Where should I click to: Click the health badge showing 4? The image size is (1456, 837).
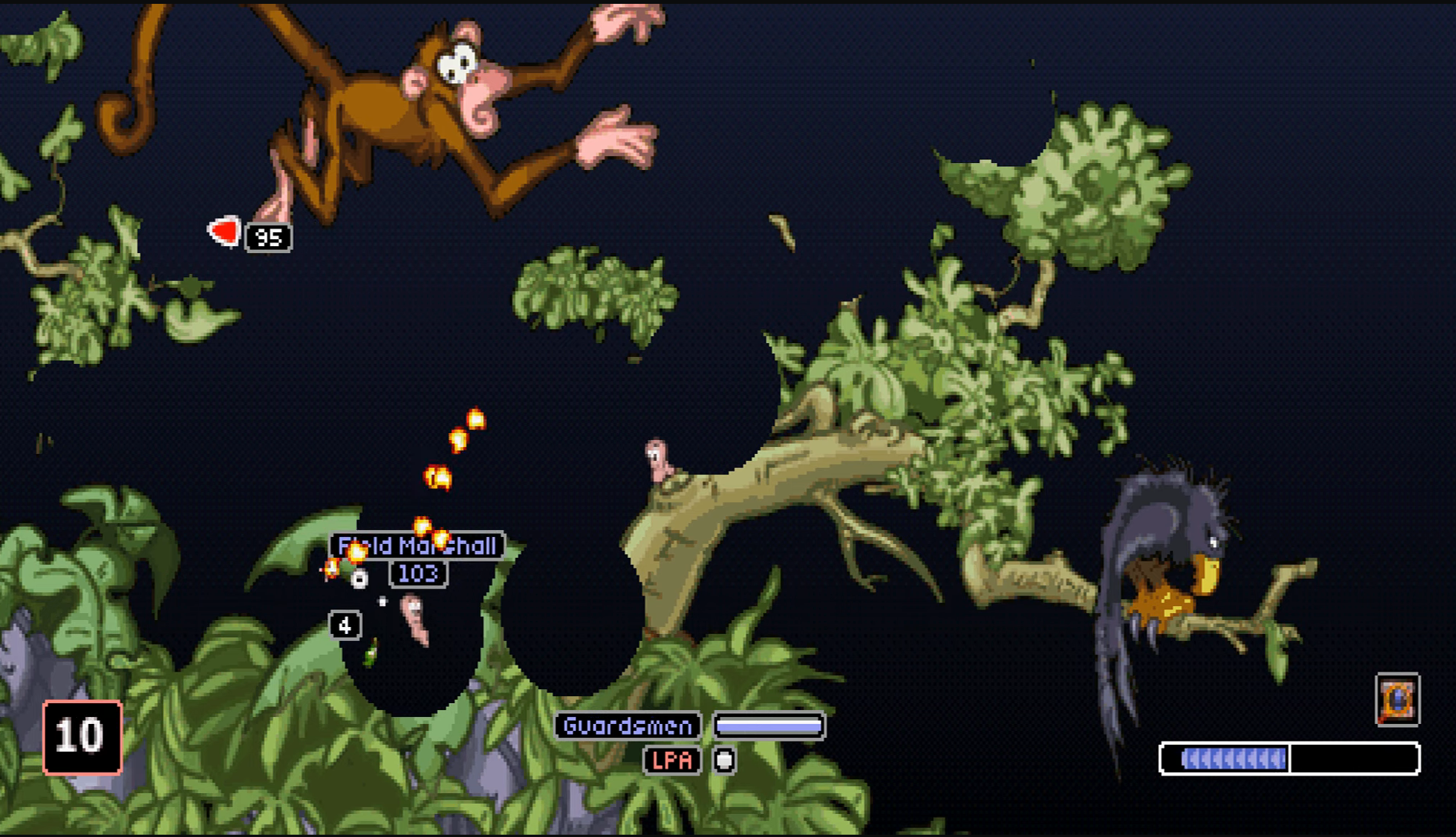(343, 625)
